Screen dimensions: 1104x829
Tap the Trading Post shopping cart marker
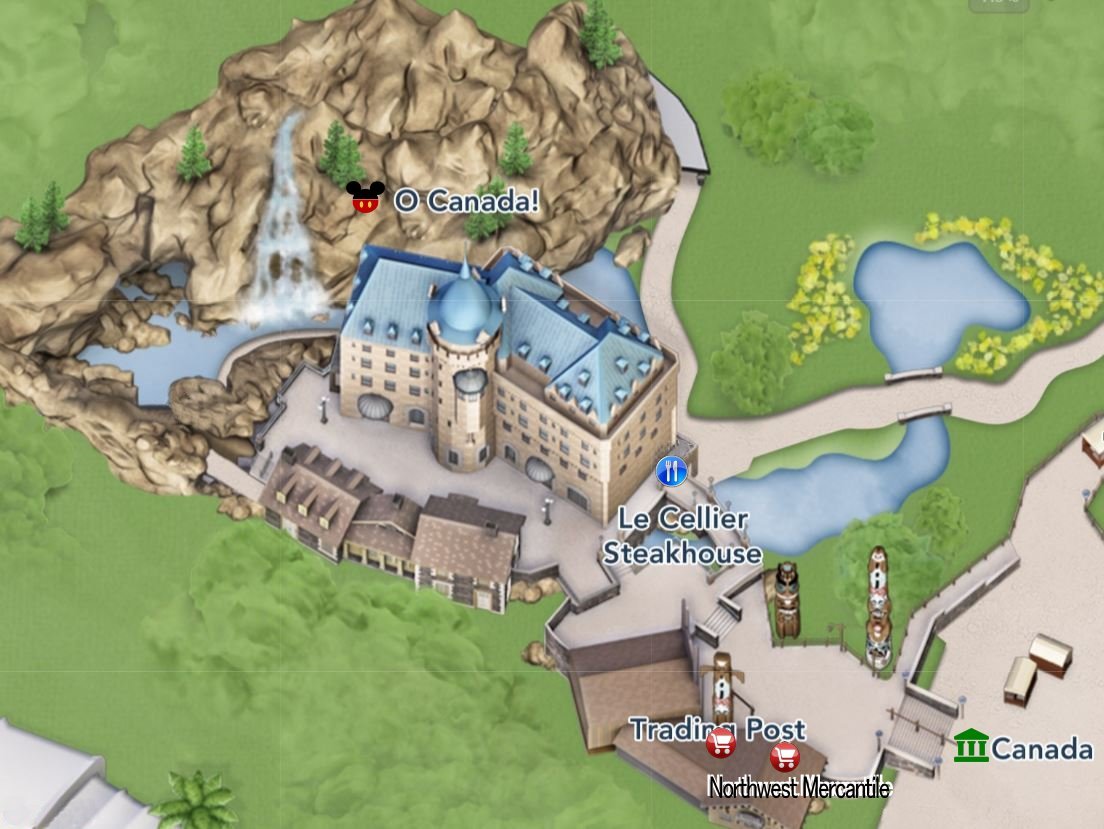[720, 743]
